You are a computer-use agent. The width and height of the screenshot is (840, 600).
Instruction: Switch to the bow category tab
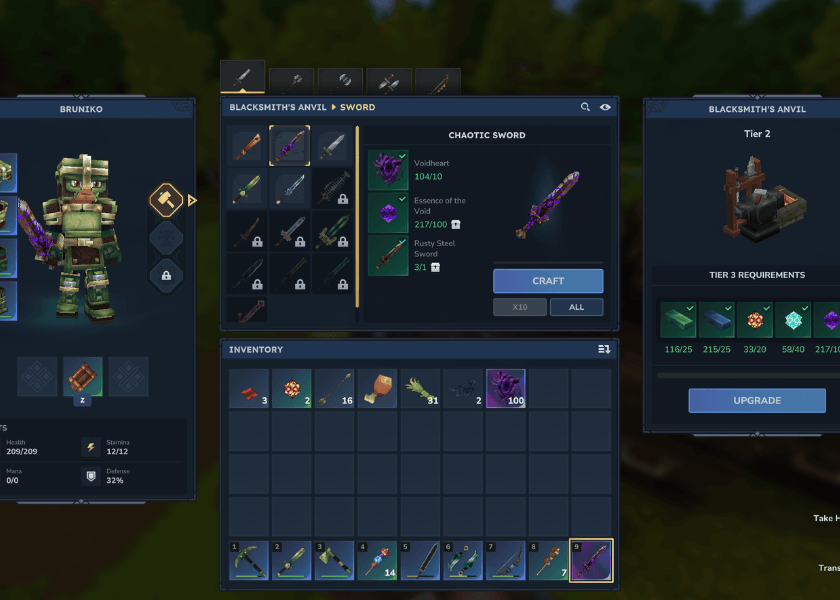438,82
